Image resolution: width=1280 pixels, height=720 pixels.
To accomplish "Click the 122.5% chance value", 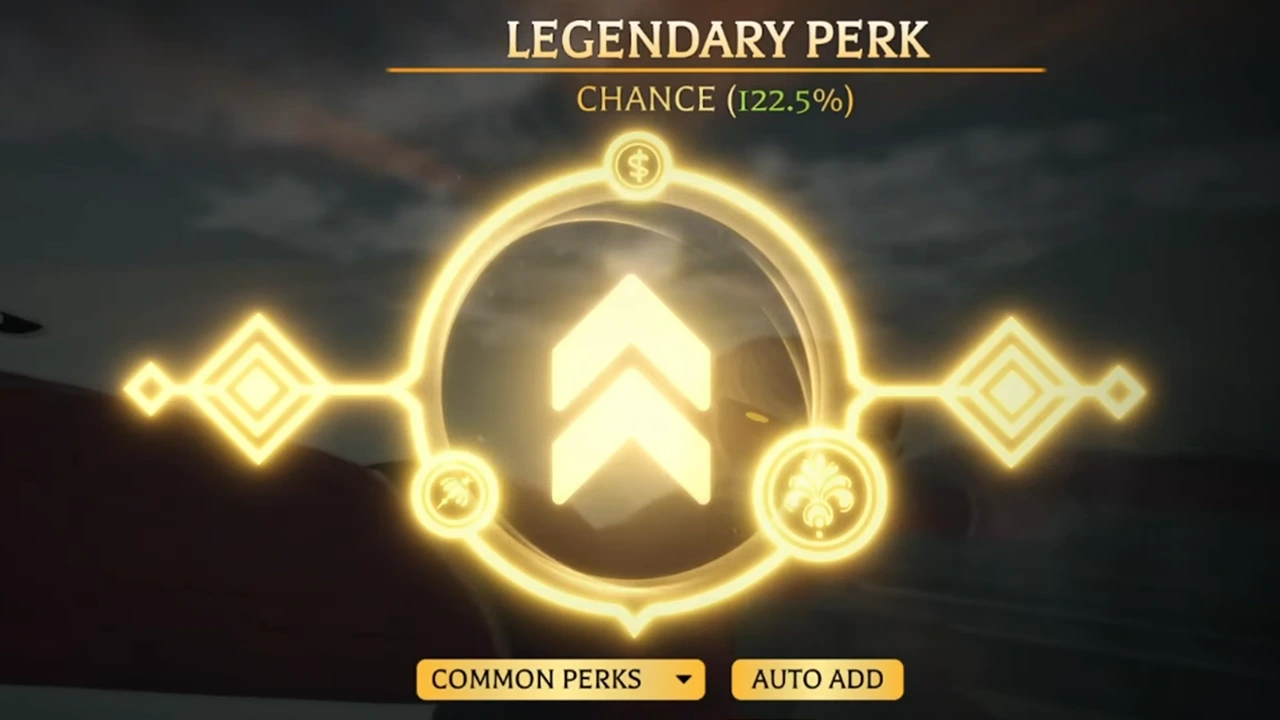I will coord(789,99).
